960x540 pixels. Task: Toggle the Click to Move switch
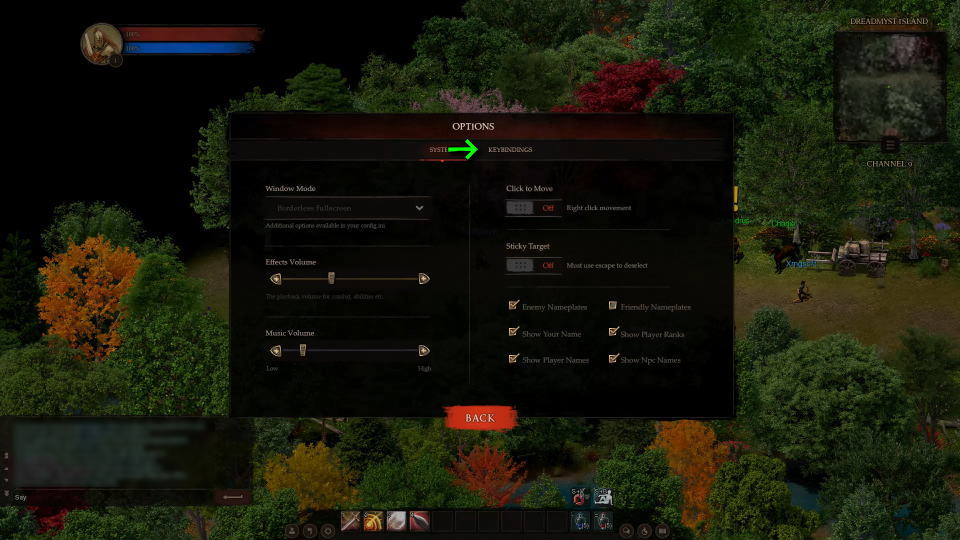point(532,208)
